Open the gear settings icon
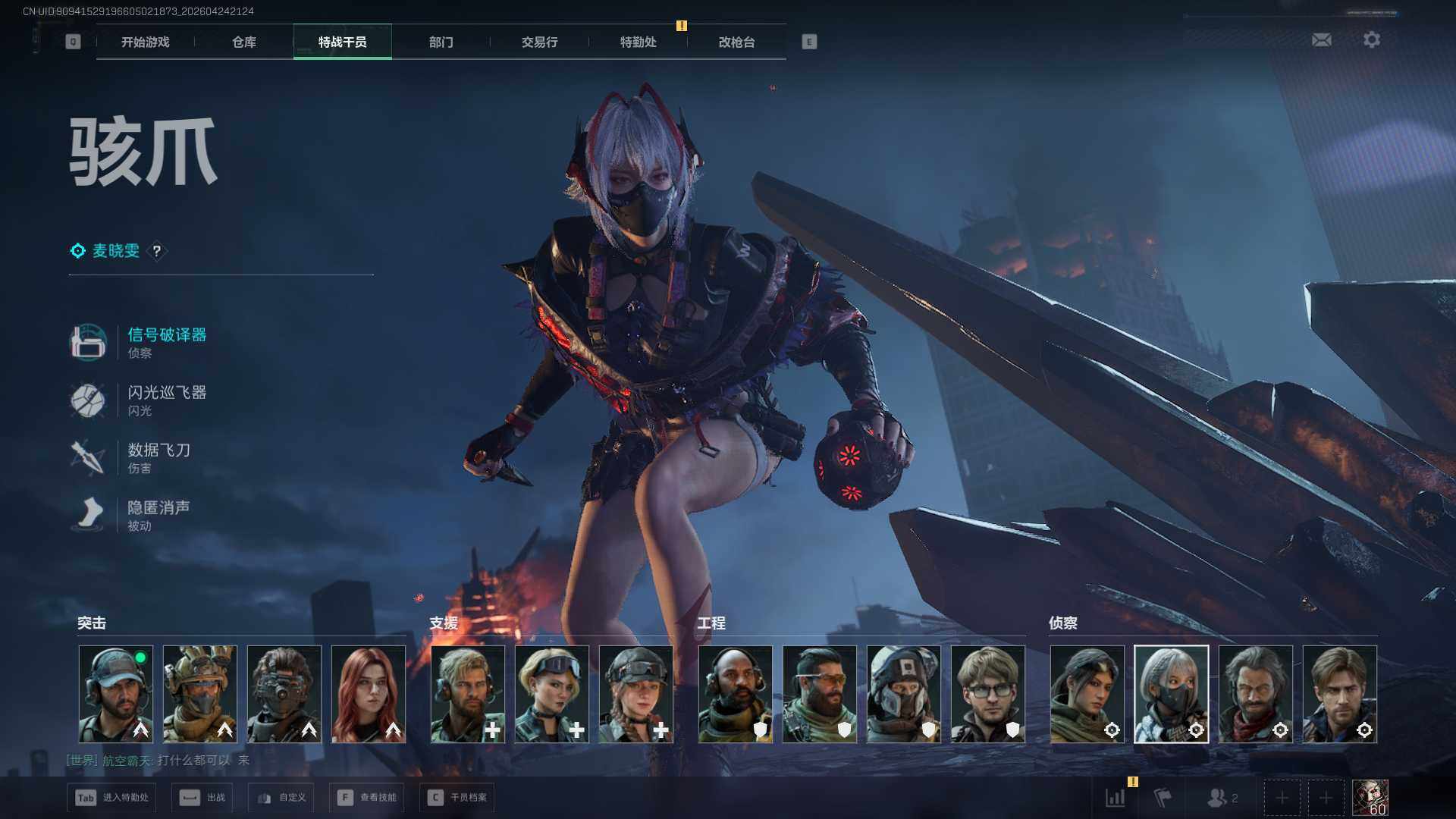 click(1371, 39)
